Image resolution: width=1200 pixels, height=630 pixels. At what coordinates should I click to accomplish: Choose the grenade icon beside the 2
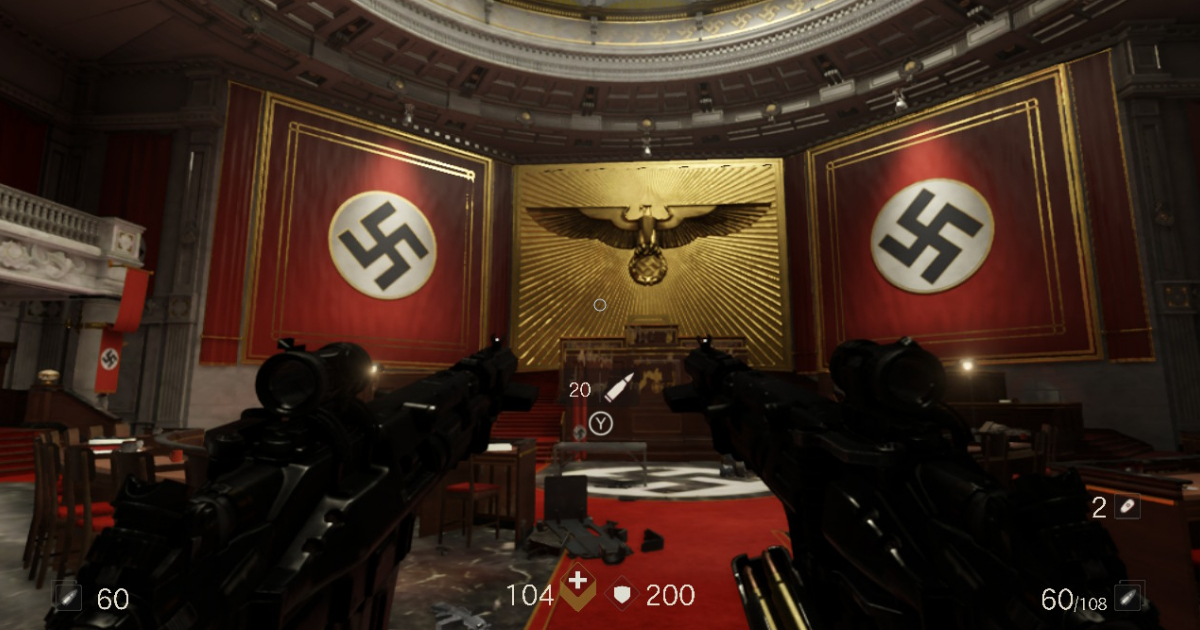pos(1127,507)
